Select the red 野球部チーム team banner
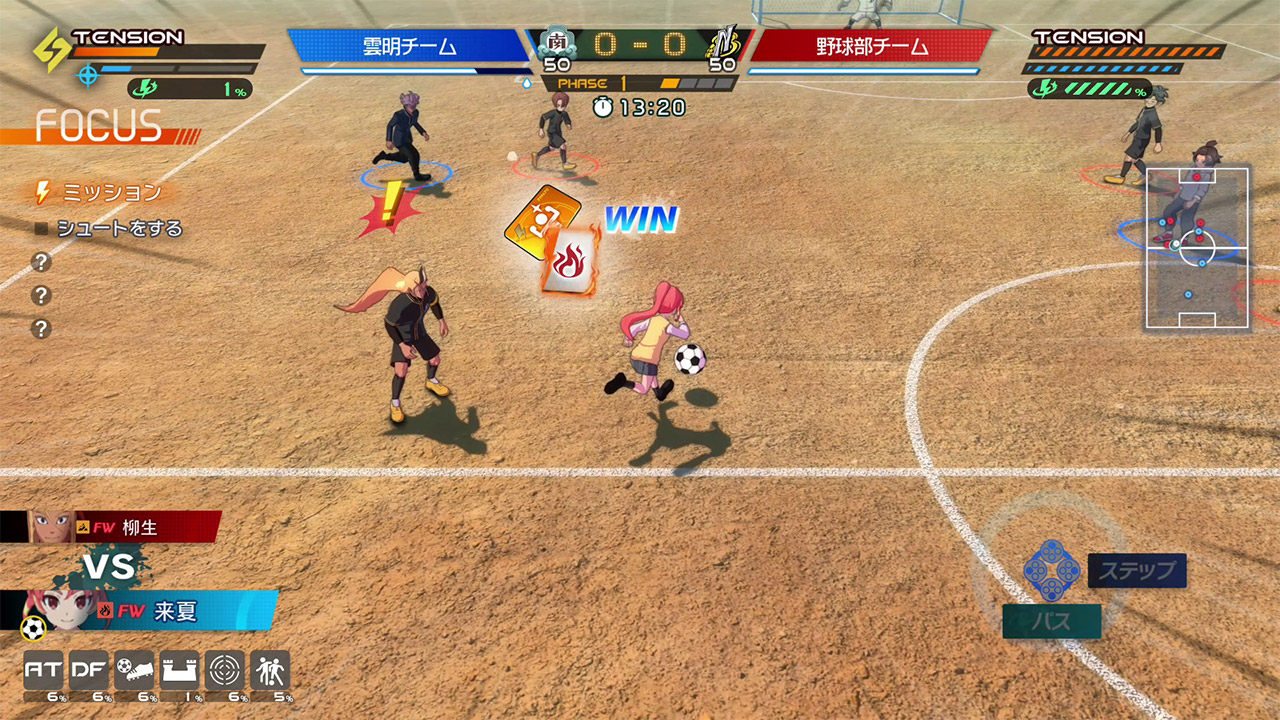This screenshot has height=720, width=1280. click(870, 46)
